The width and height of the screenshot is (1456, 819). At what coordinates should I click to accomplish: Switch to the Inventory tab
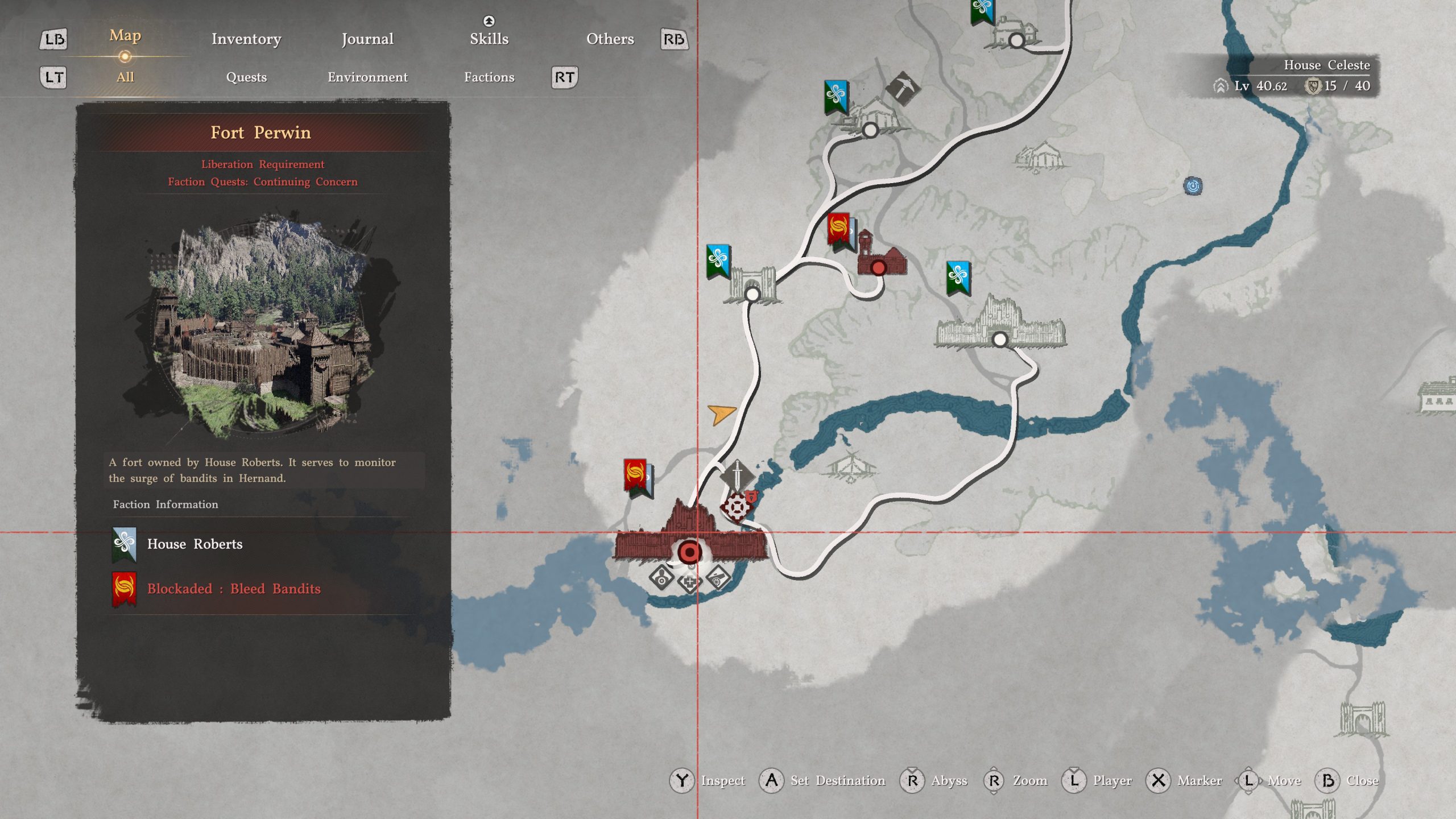246,40
